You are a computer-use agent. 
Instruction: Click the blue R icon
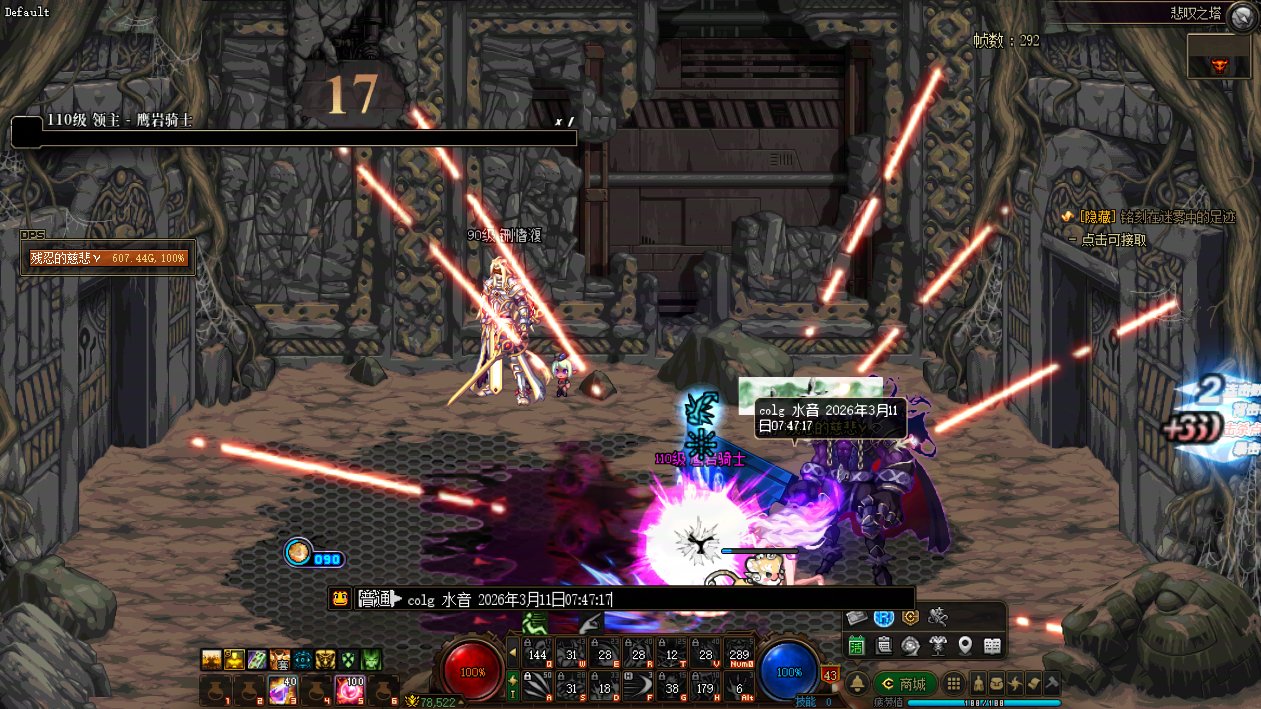pos(883,618)
